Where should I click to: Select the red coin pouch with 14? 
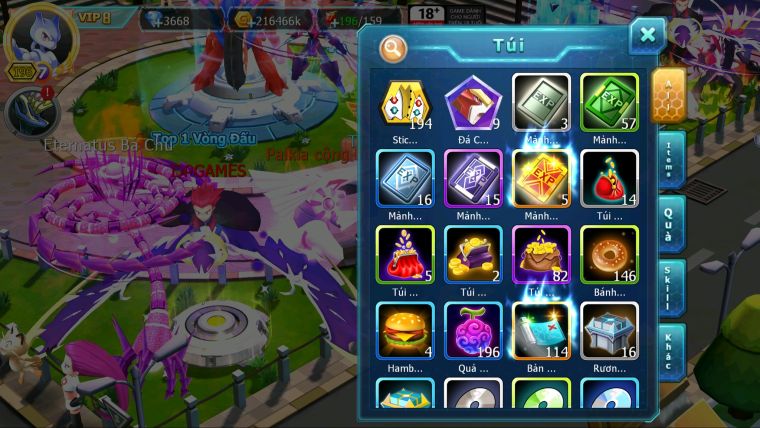[x=609, y=178]
